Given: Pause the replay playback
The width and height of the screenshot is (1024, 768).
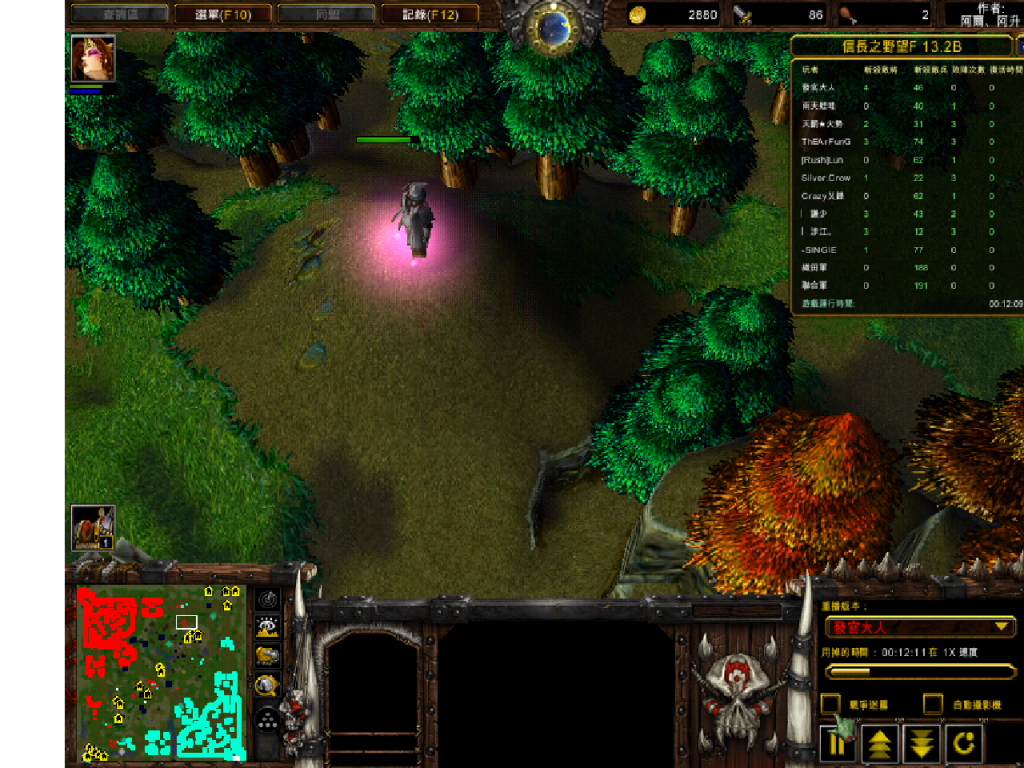Looking at the screenshot, I should click(x=837, y=744).
